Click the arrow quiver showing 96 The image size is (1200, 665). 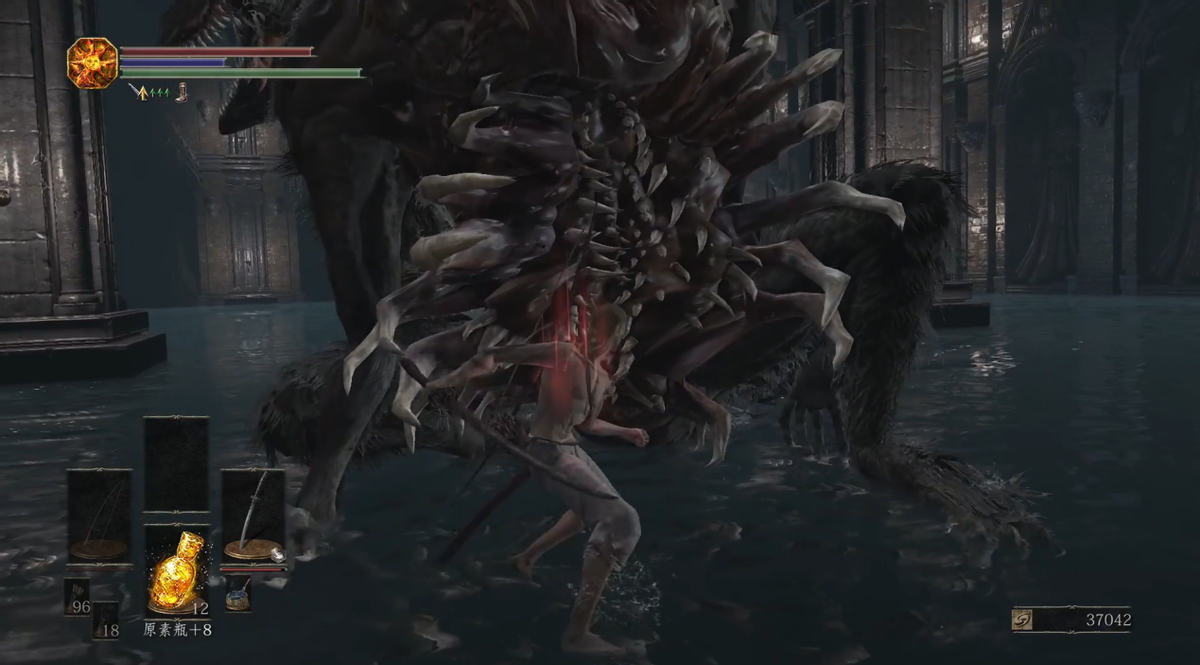78,597
